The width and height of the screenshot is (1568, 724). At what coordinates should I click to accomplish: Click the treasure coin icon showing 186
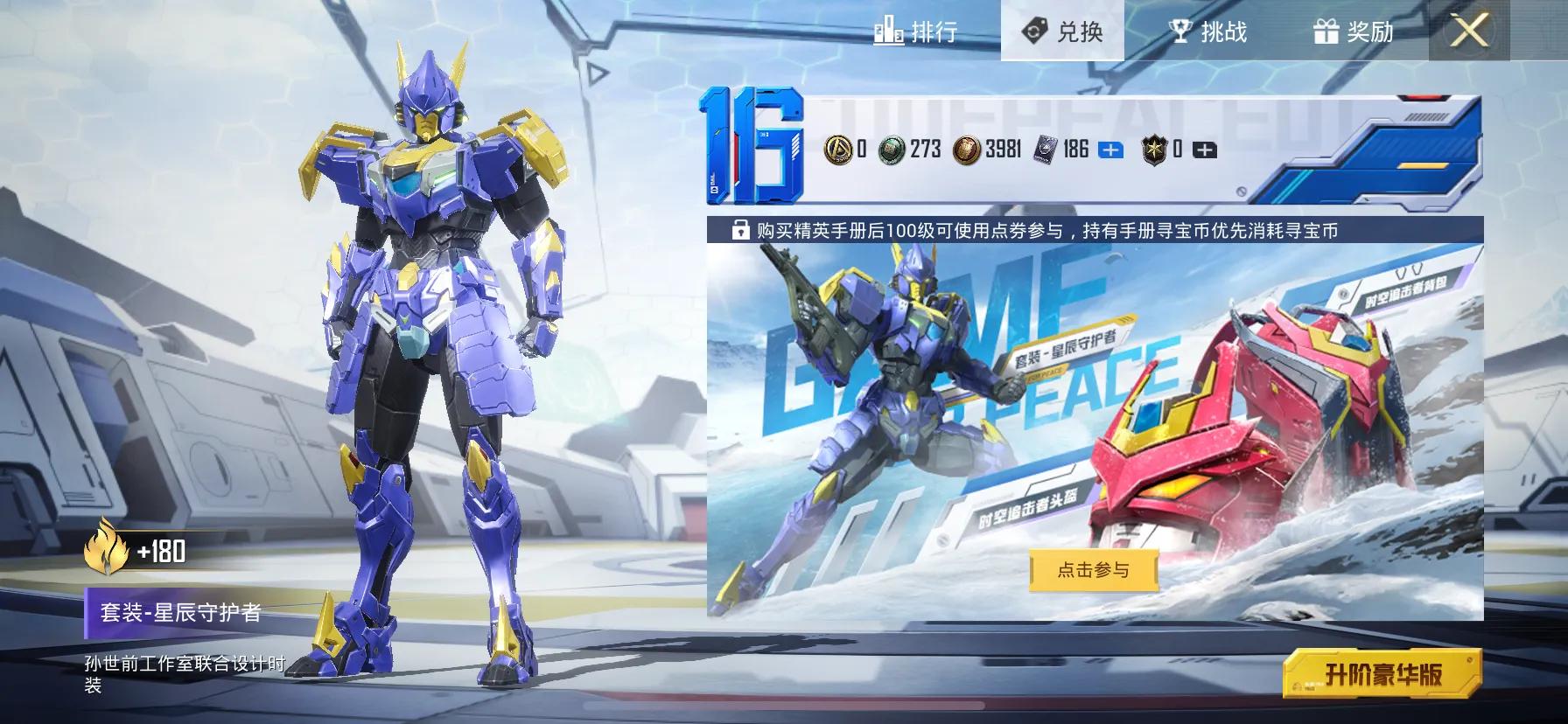[1044, 150]
